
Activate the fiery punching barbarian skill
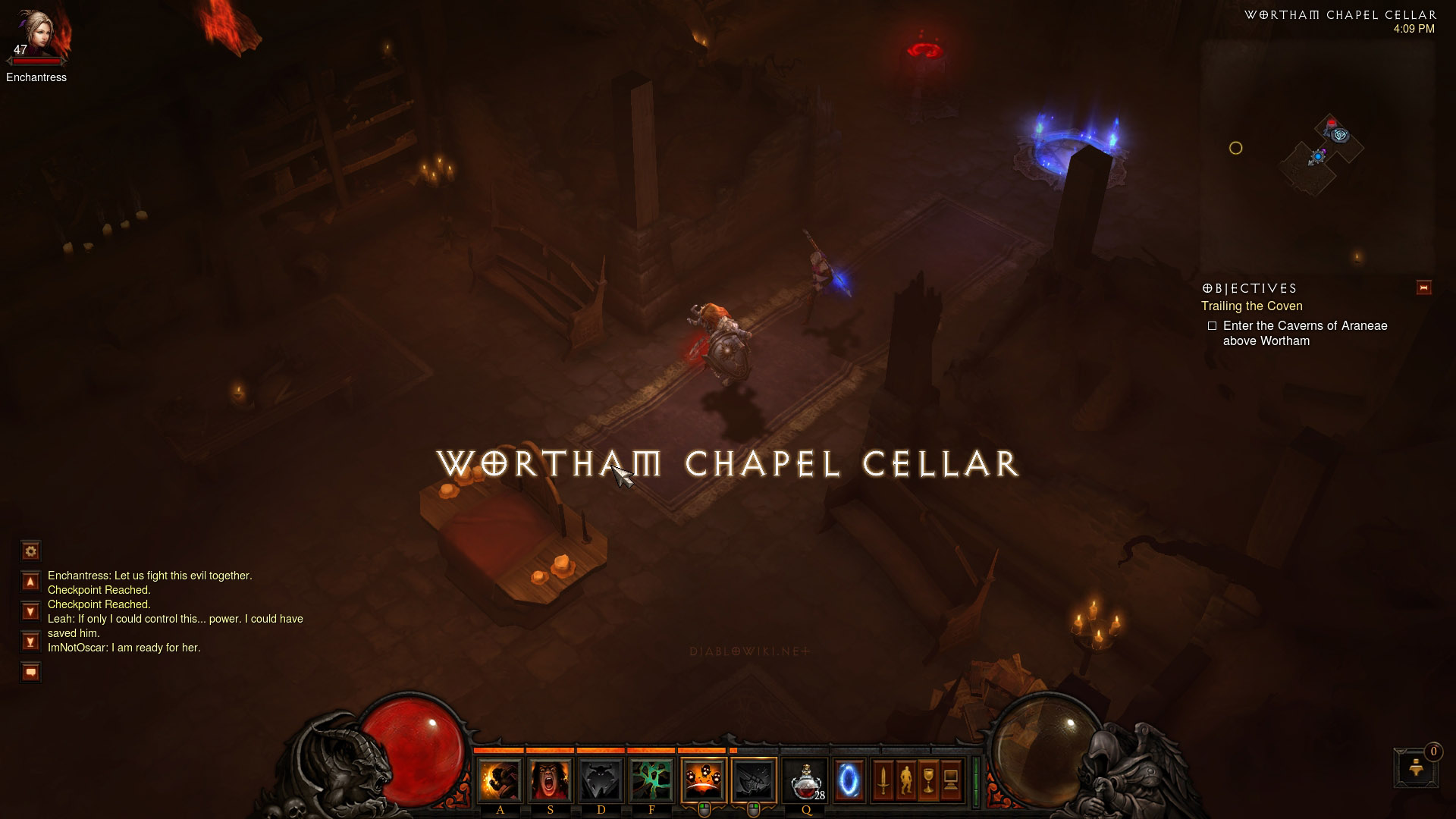(500, 780)
